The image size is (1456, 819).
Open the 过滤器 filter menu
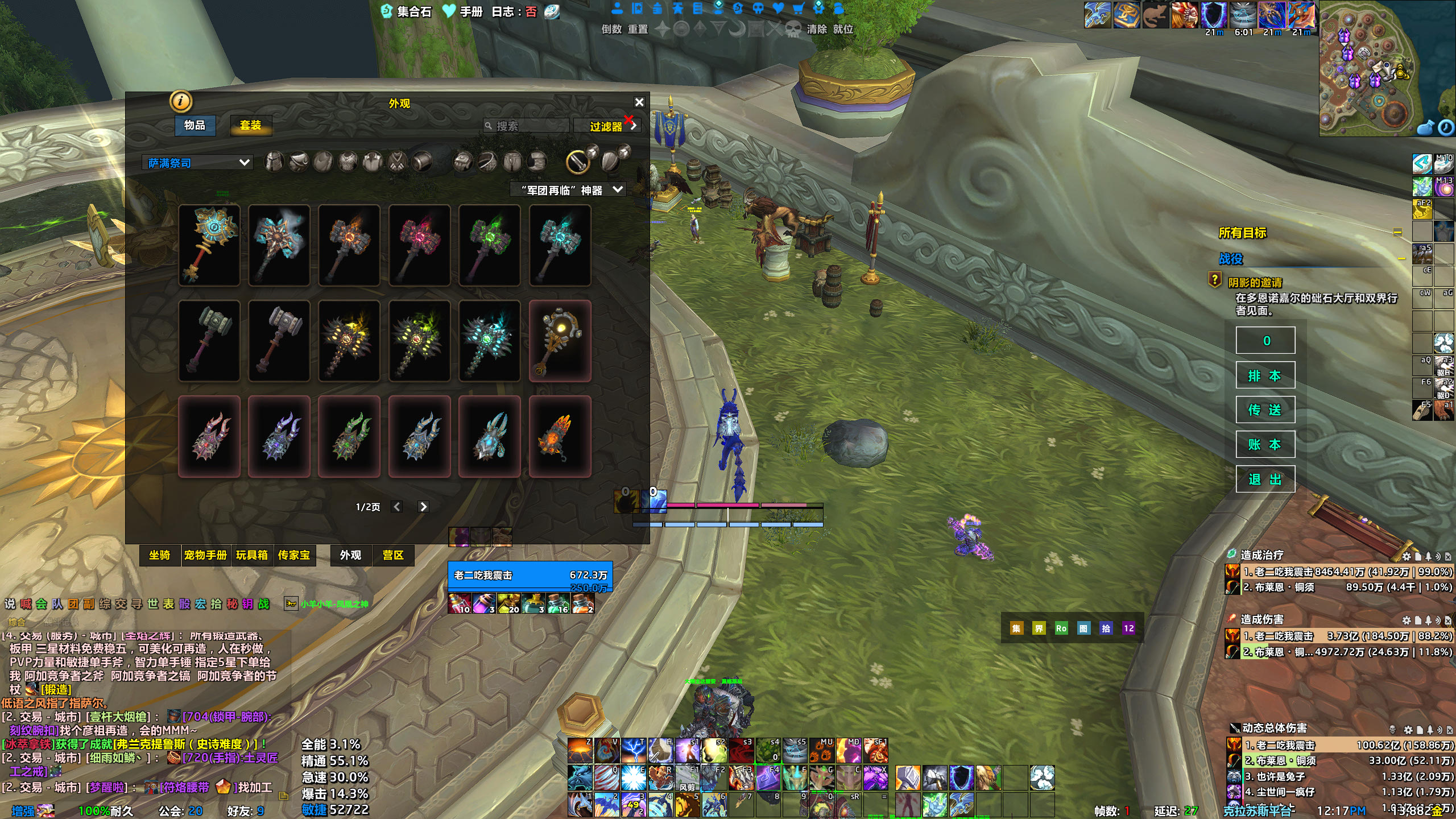(x=607, y=126)
